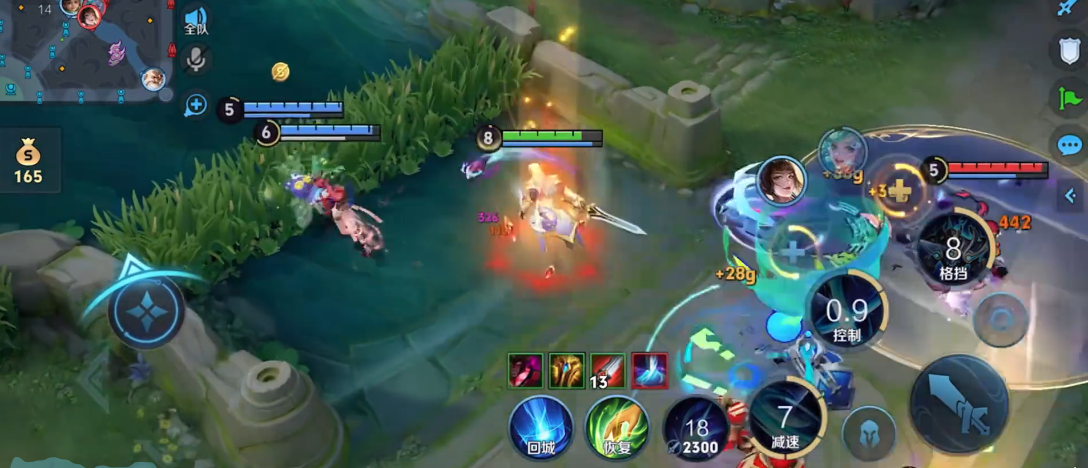Select the brown-haired enemy hero portrait
The width and height of the screenshot is (1088, 468).
coord(781,180)
